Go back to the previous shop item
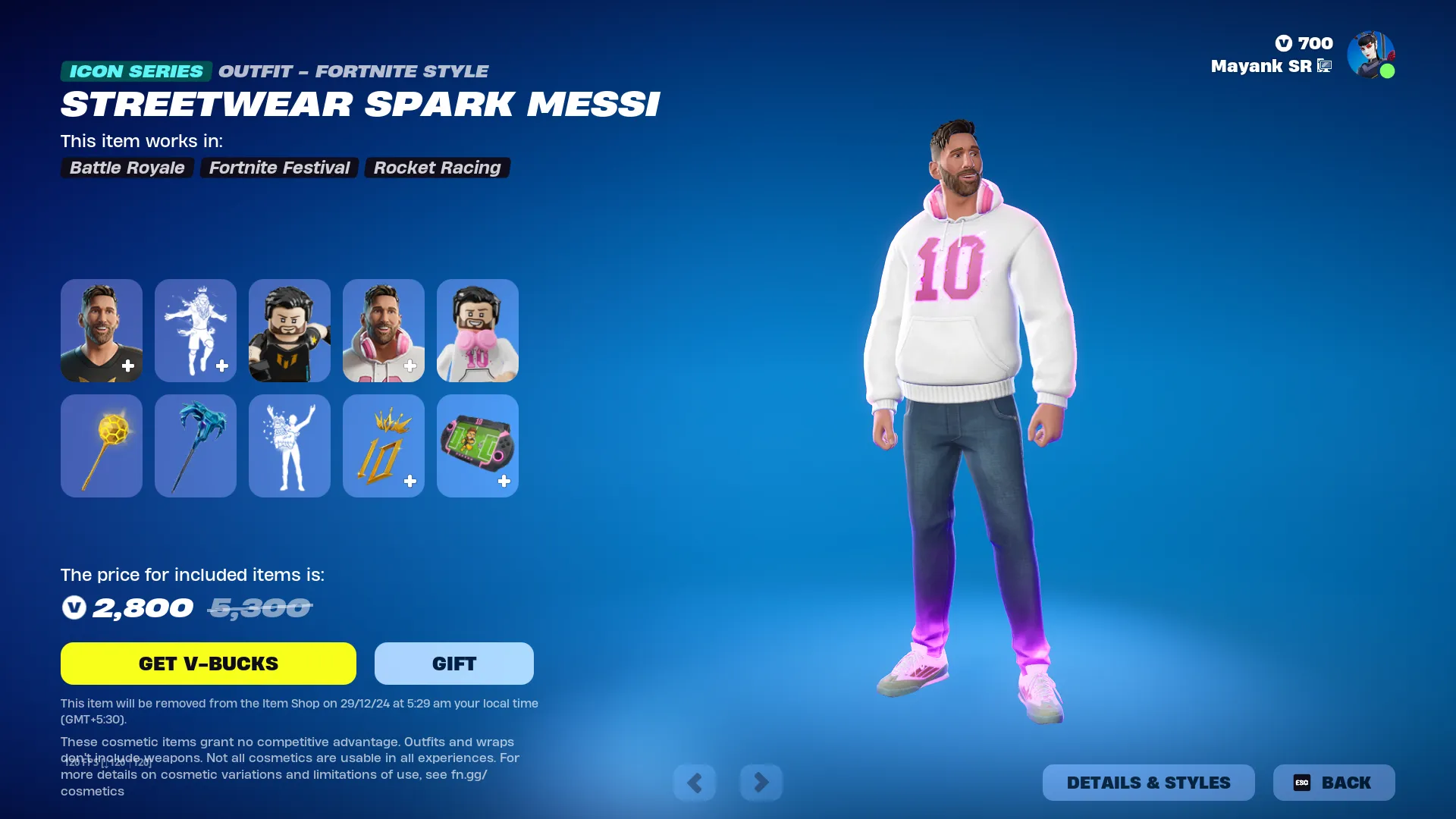The width and height of the screenshot is (1456, 819). click(x=695, y=782)
